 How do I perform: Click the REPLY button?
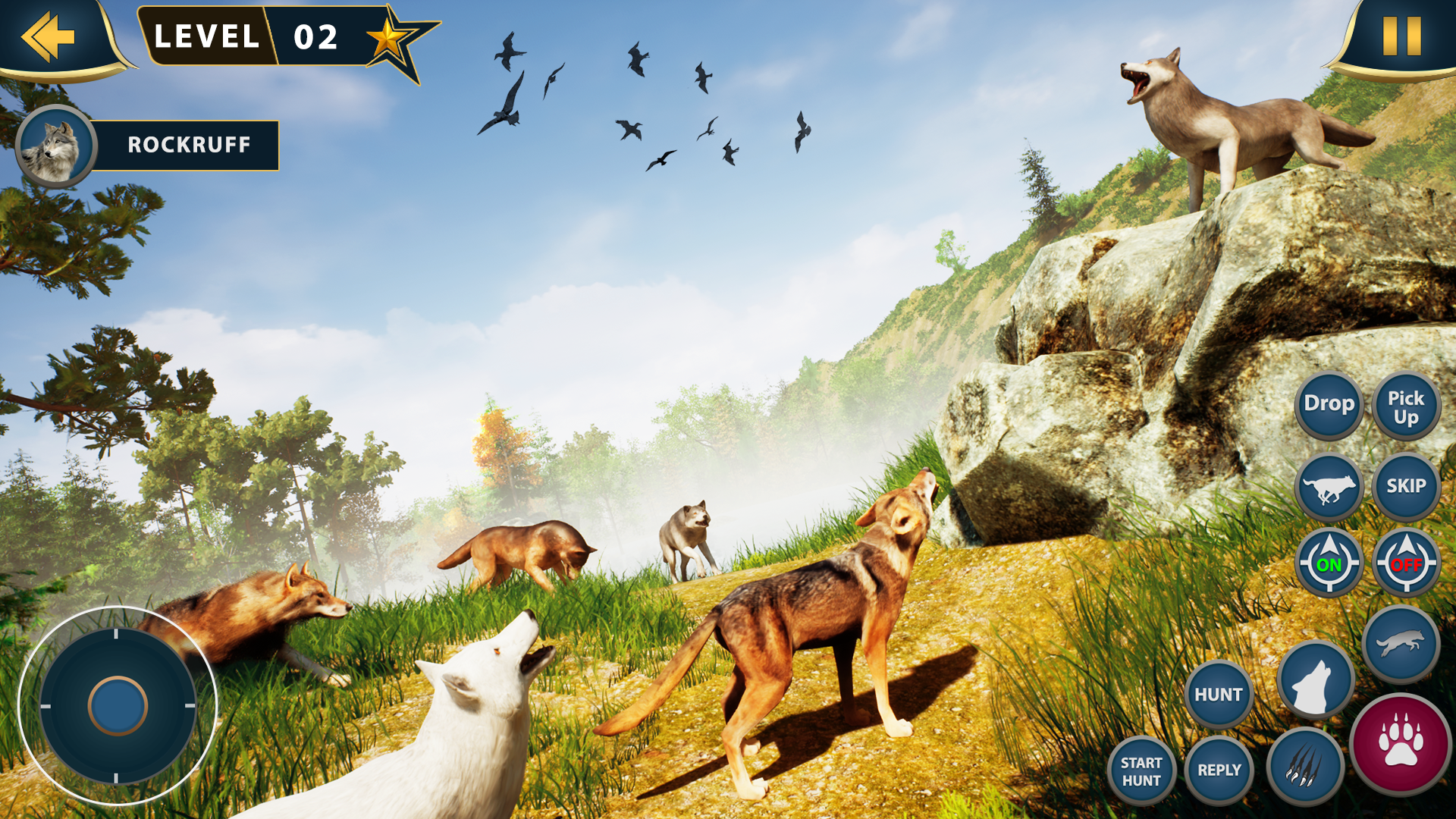point(1219,770)
